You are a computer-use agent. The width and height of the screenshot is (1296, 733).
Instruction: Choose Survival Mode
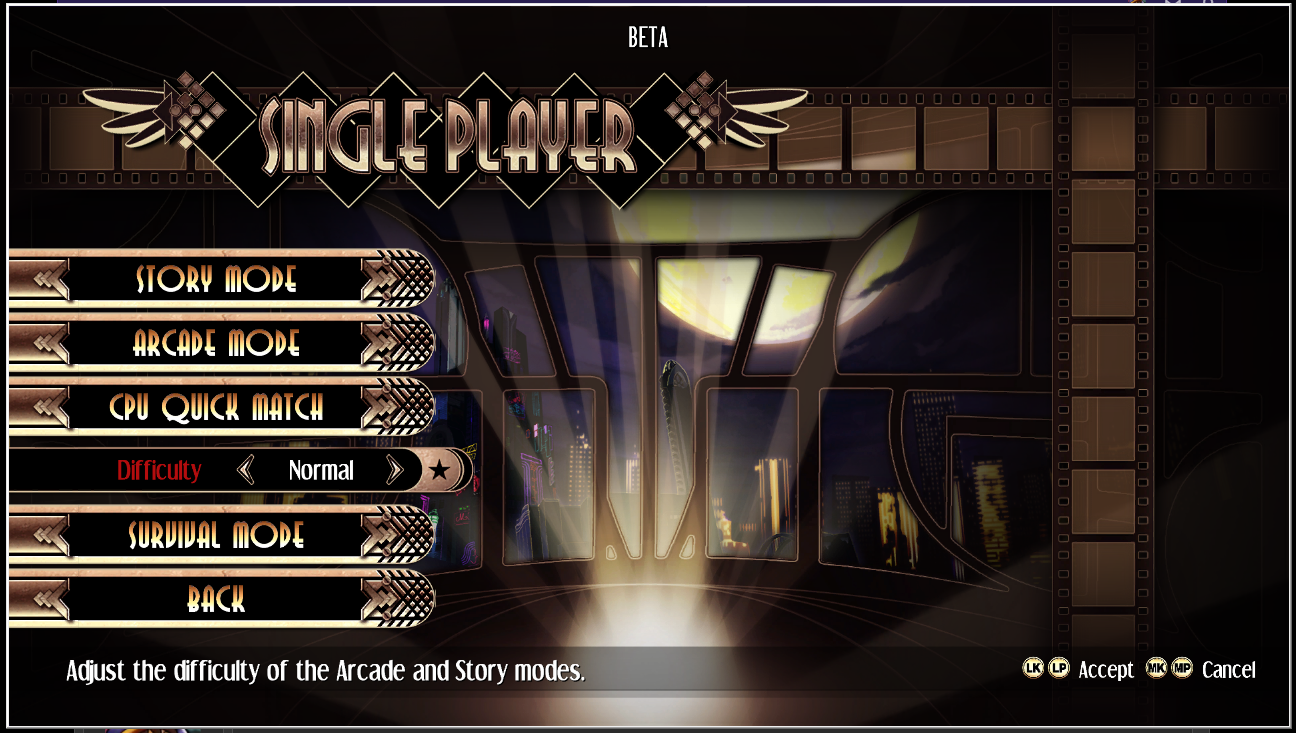click(x=216, y=535)
